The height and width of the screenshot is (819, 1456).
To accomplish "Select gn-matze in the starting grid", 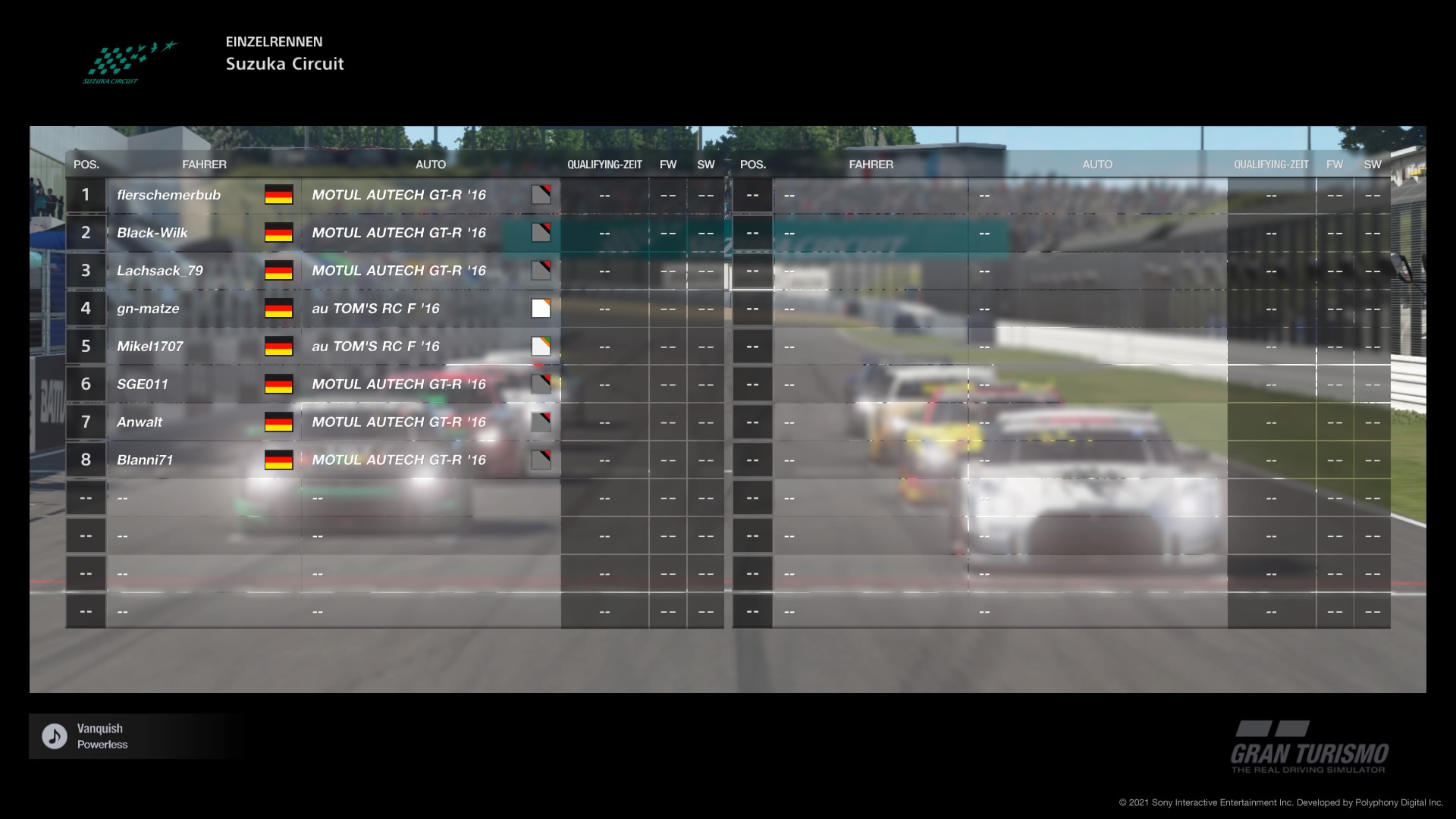I will pos(148,309).
